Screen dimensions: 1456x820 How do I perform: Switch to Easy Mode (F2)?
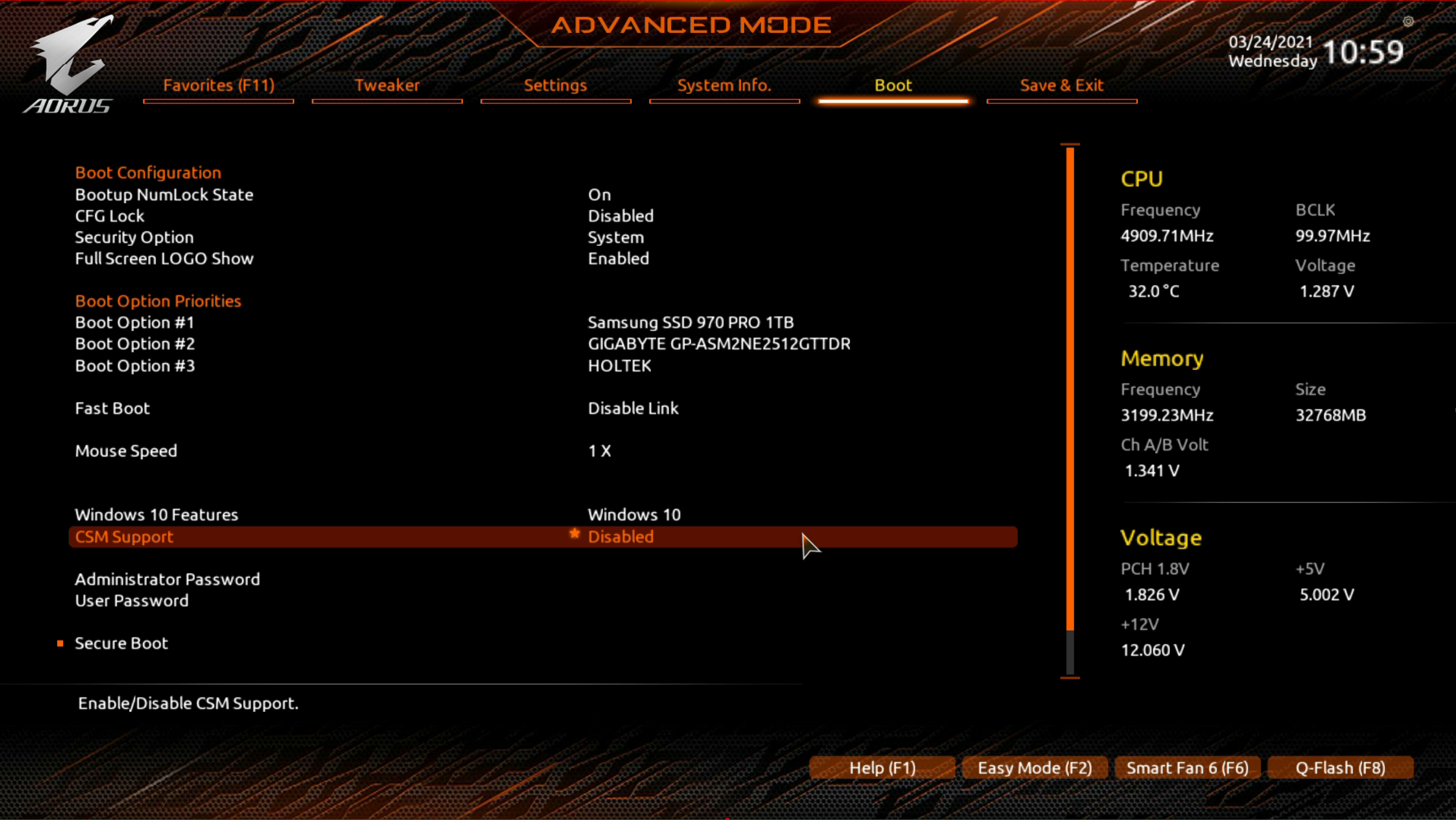tap(1034, 768)
